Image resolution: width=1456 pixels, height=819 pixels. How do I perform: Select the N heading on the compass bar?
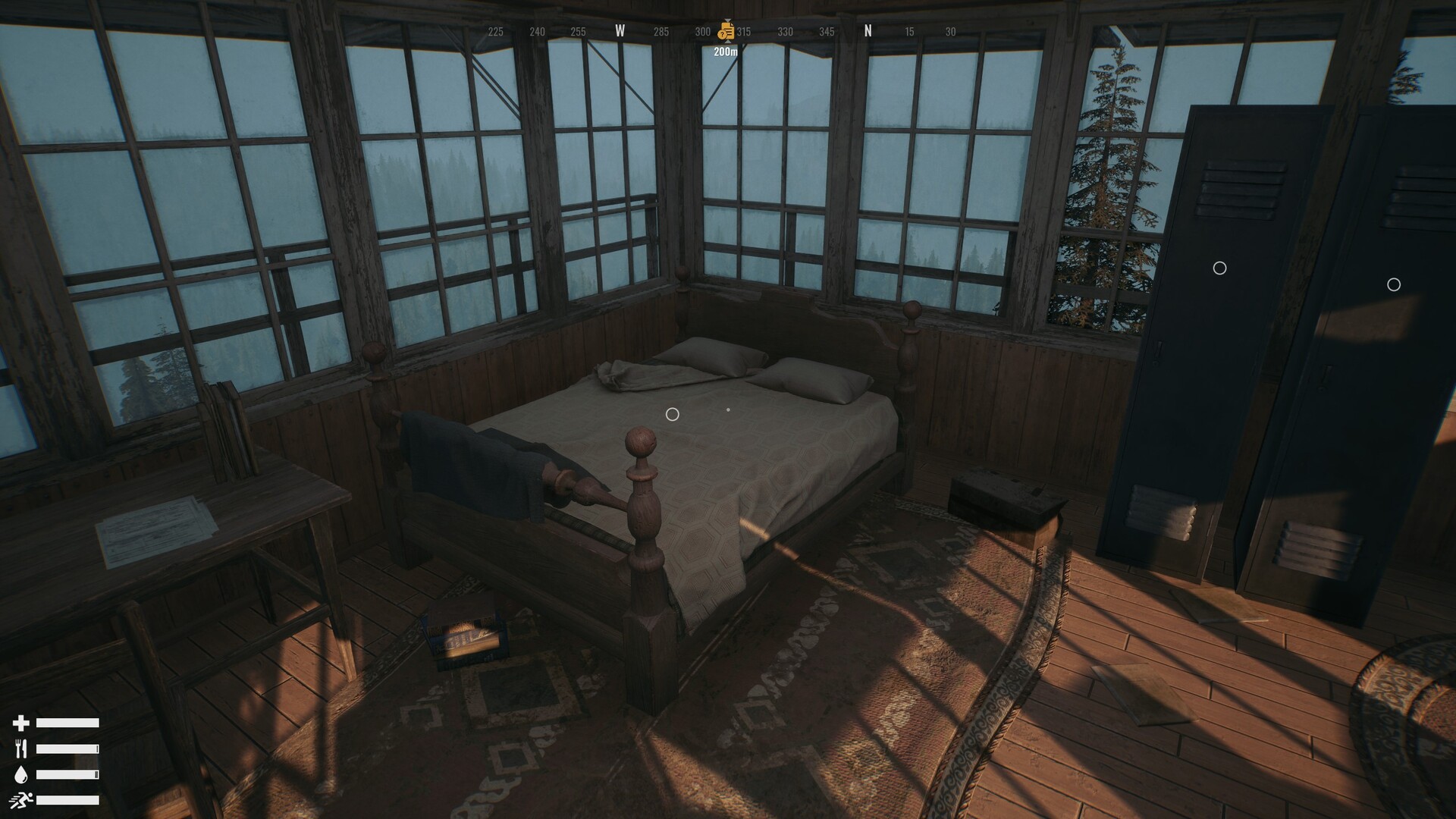pos(867,32)
